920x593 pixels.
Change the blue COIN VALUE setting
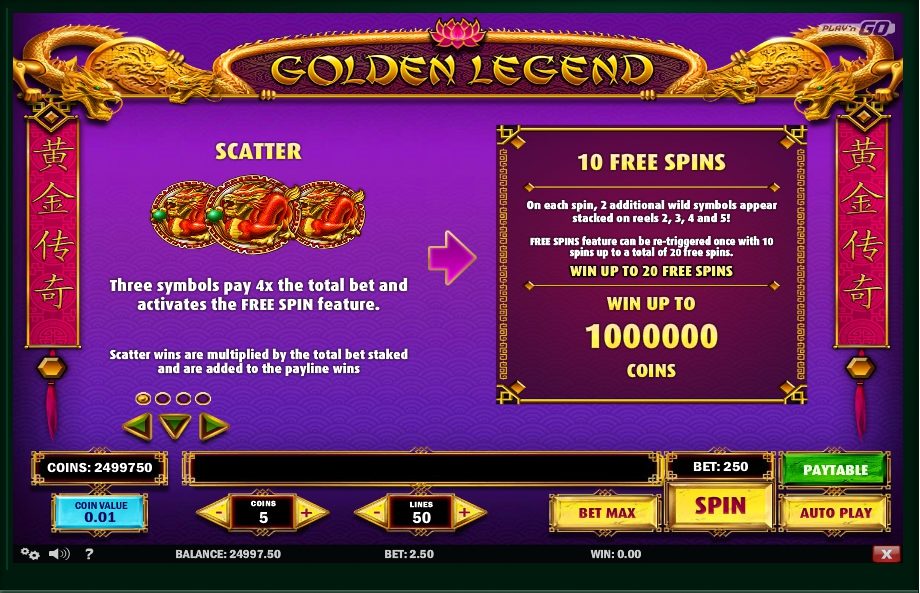100,512
